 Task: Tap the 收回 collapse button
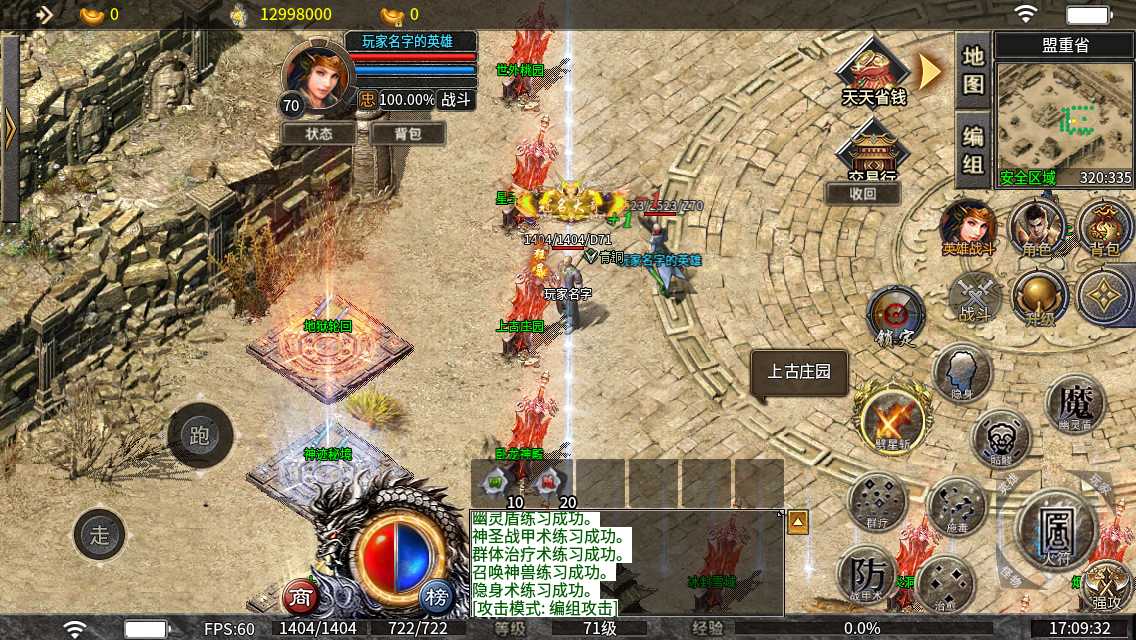click(x=862, y=193)
